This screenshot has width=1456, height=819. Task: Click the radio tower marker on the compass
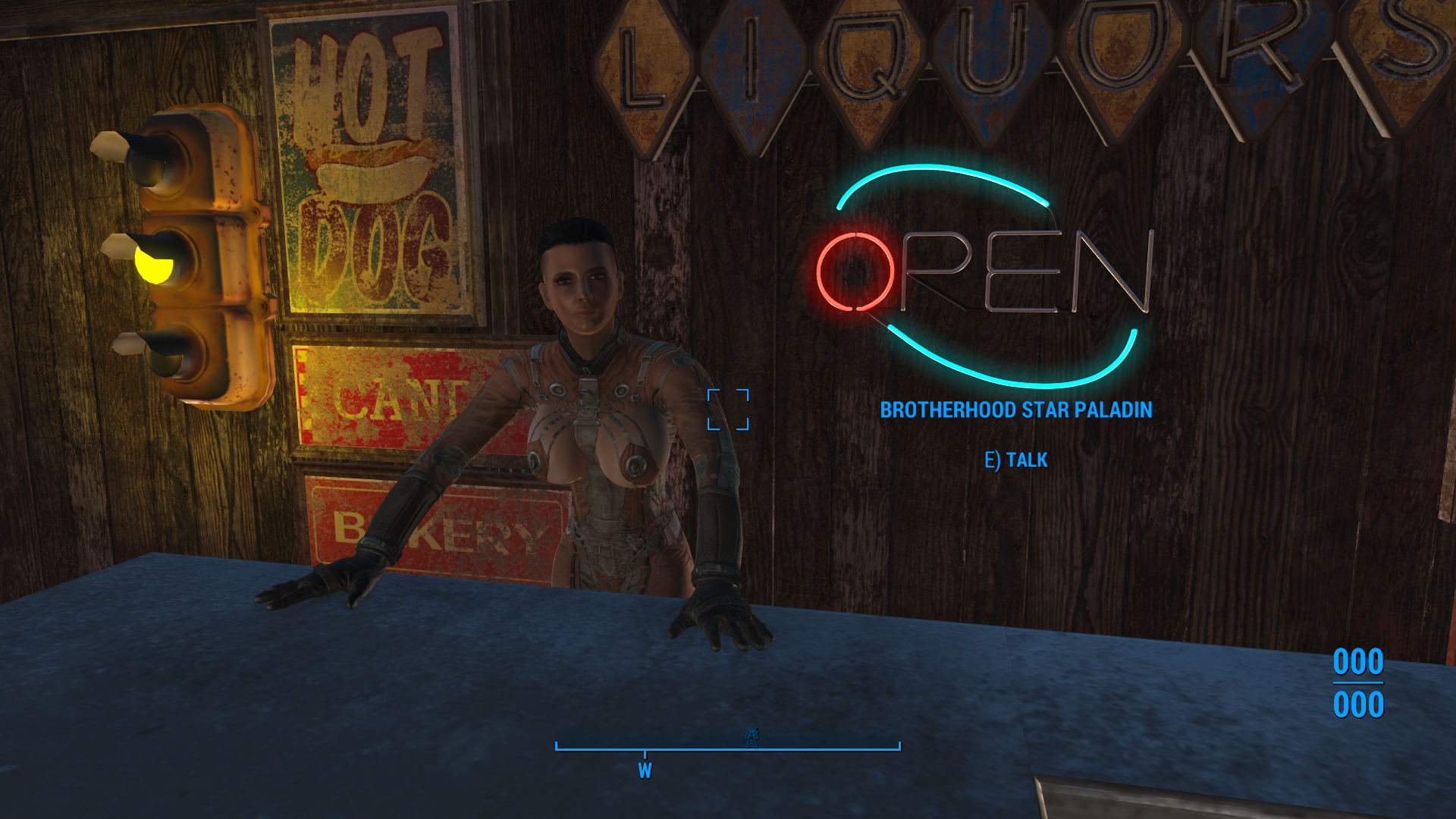click(x=751, y=737)
